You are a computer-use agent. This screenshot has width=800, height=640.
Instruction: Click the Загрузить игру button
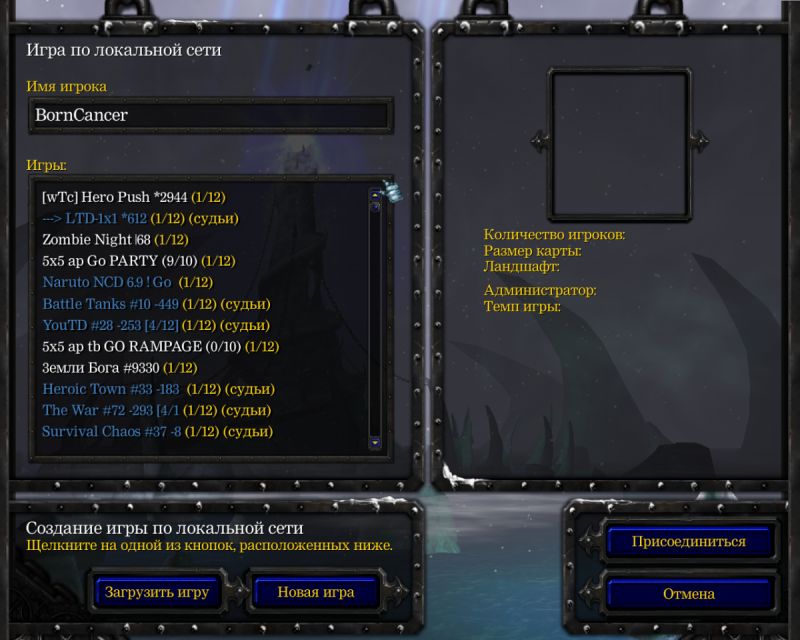pos(157,592)
